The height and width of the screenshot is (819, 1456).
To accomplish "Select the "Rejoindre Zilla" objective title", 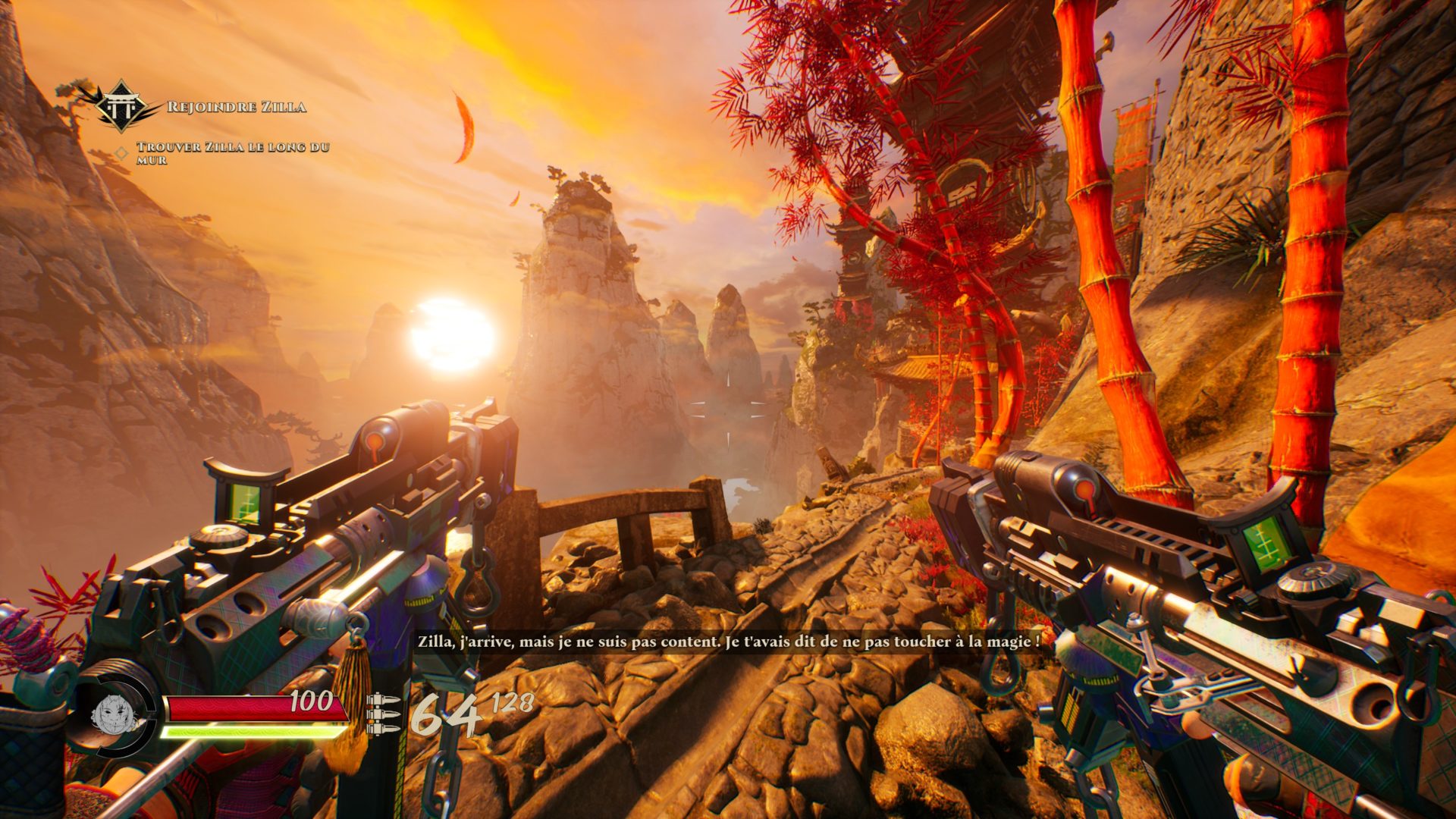I will 236,107.
